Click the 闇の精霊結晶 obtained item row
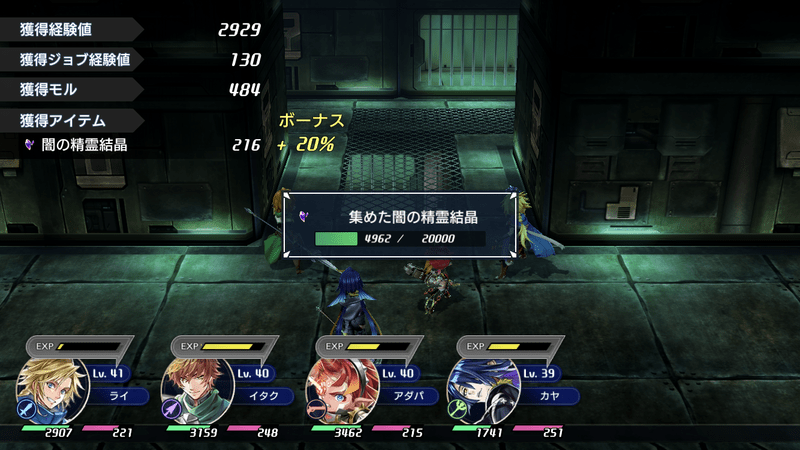 point(140,145)
